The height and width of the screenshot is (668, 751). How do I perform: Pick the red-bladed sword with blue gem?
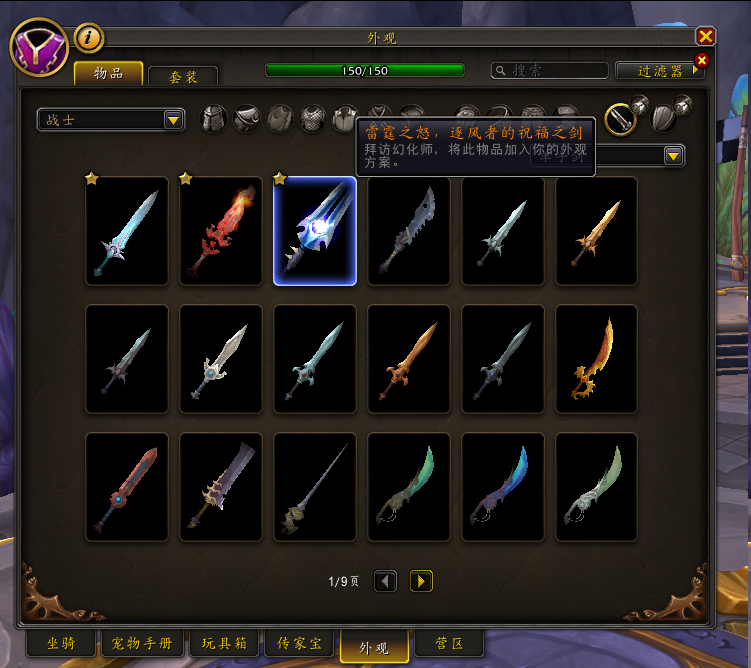tap(127, 487)
